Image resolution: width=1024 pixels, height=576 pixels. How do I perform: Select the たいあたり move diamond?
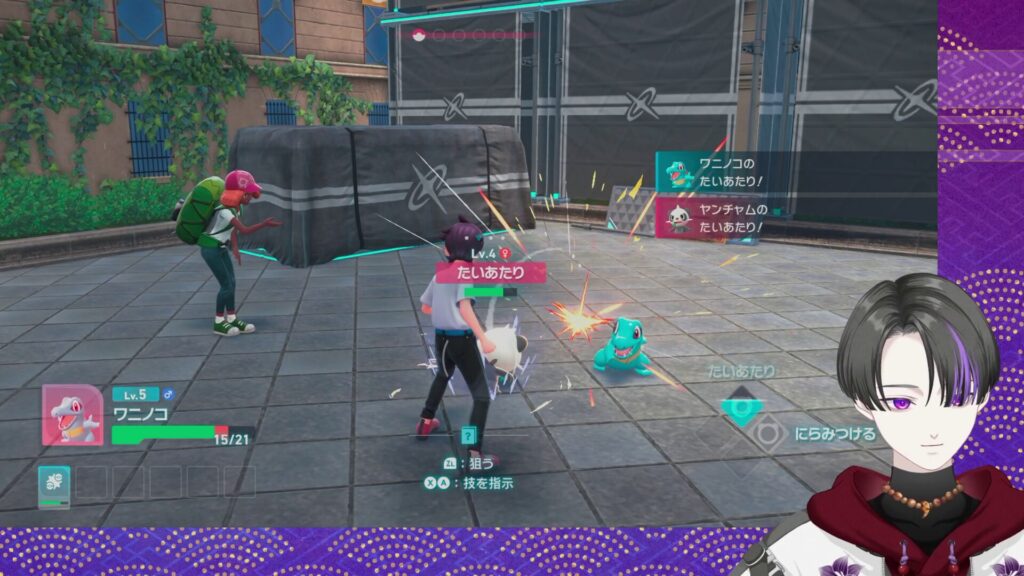coord(743,407)
